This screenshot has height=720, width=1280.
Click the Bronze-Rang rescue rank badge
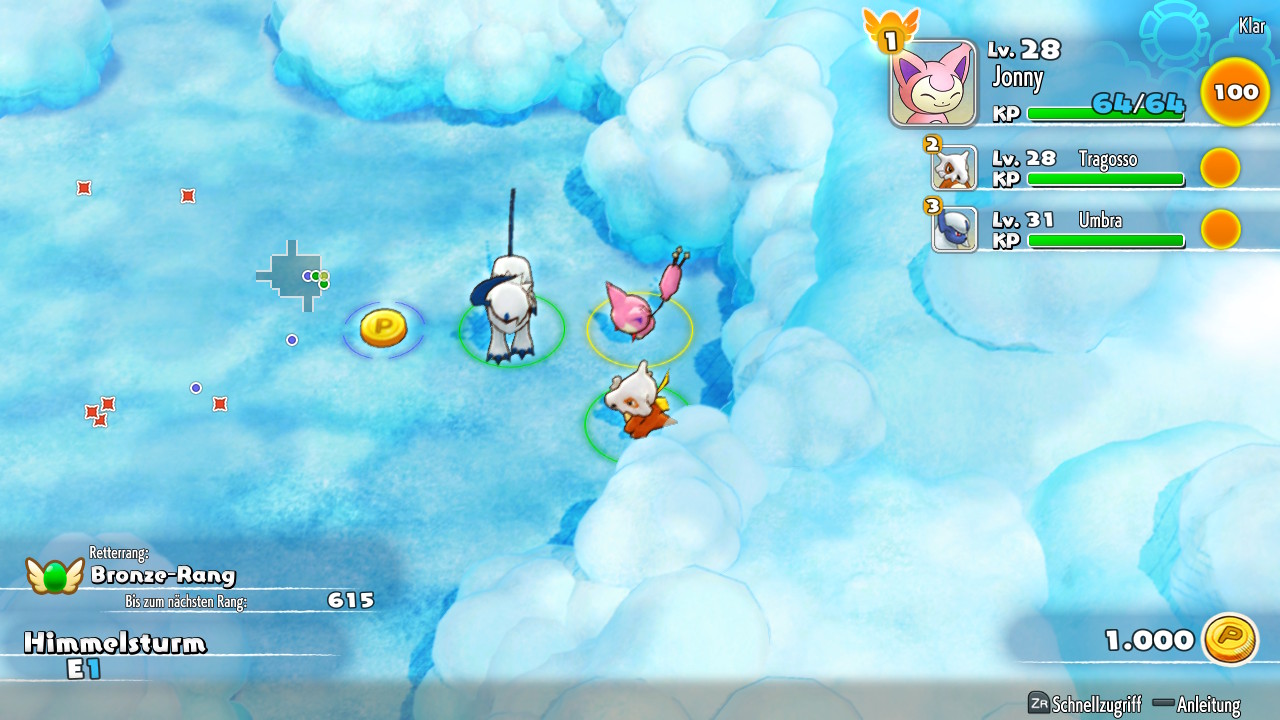[54, 575]
